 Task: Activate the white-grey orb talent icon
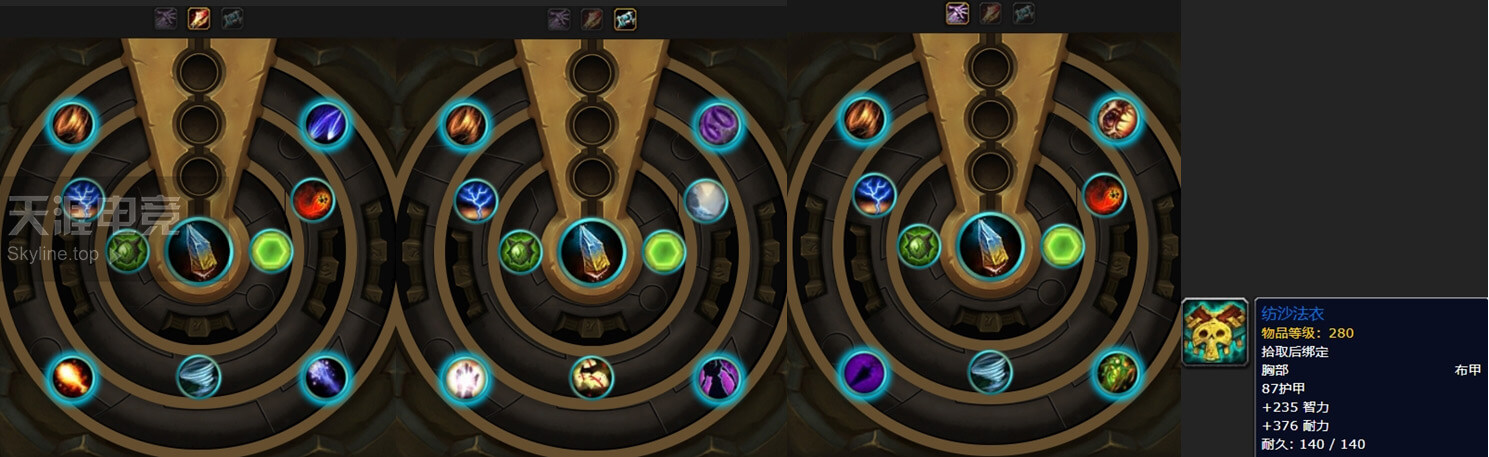click(706, 201)
